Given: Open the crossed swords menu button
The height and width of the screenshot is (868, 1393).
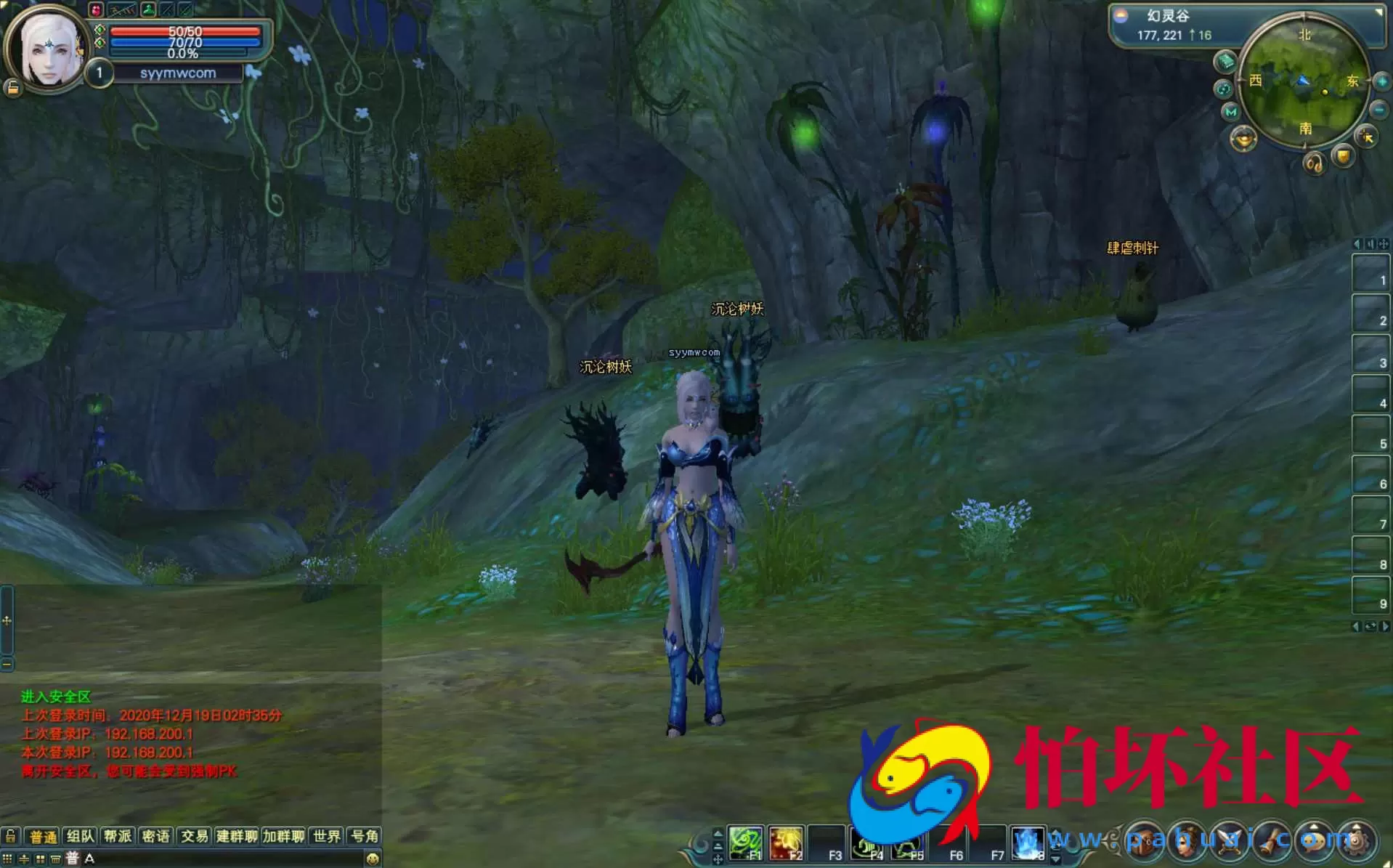Looking at the screenshot, I should point(1230,841).
